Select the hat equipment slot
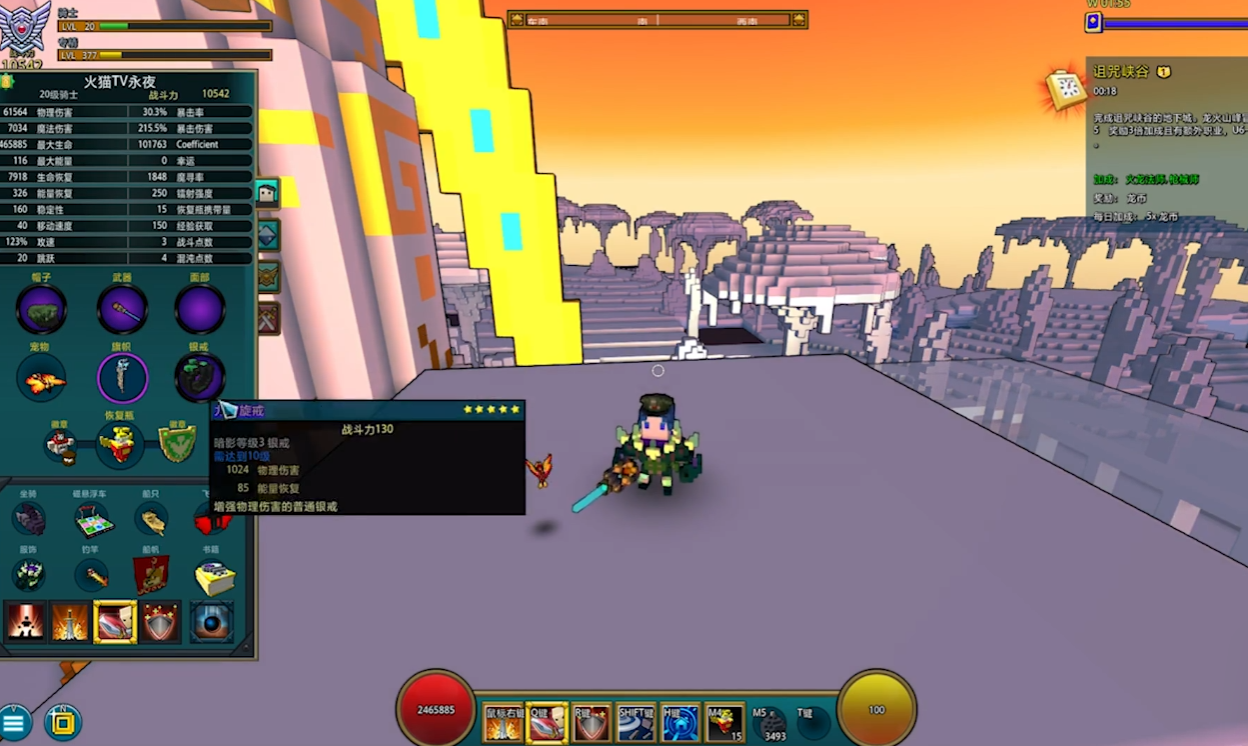The image size is (1248, 746). tap(41, 310)
